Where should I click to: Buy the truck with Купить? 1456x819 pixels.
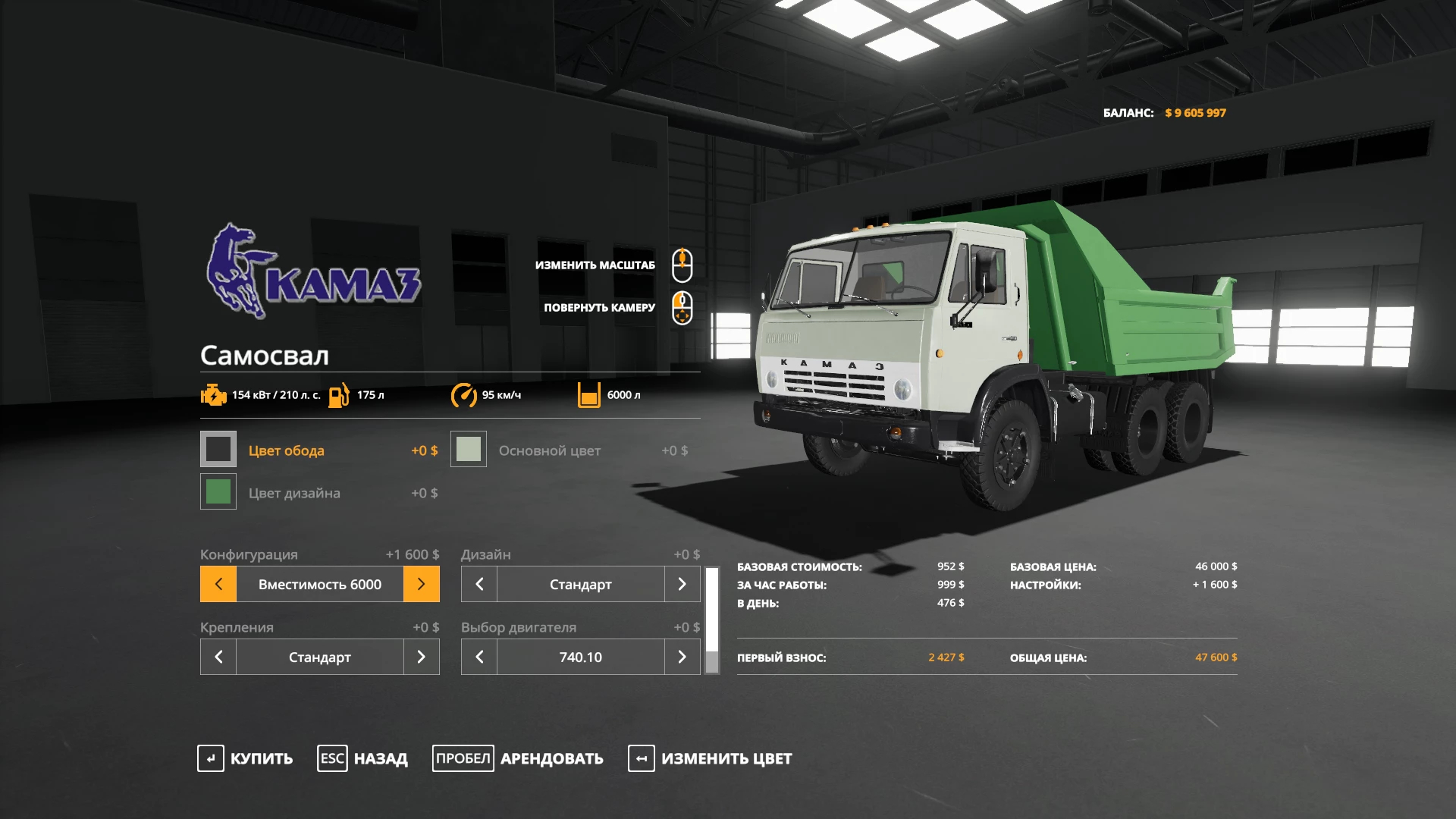(246, 758)
